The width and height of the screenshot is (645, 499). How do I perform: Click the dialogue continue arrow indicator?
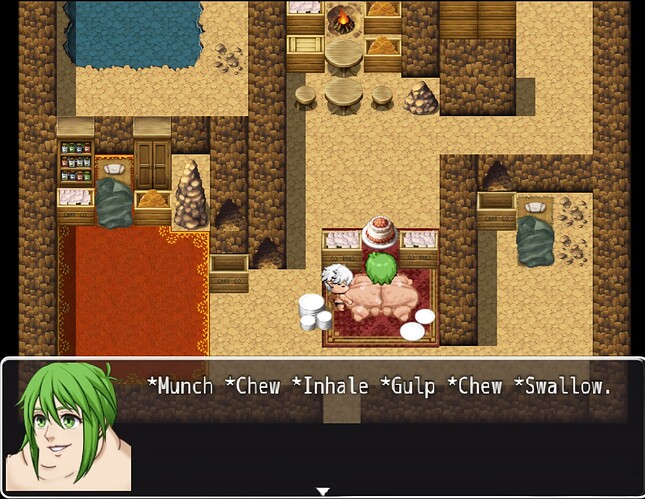tap(322, 491)
